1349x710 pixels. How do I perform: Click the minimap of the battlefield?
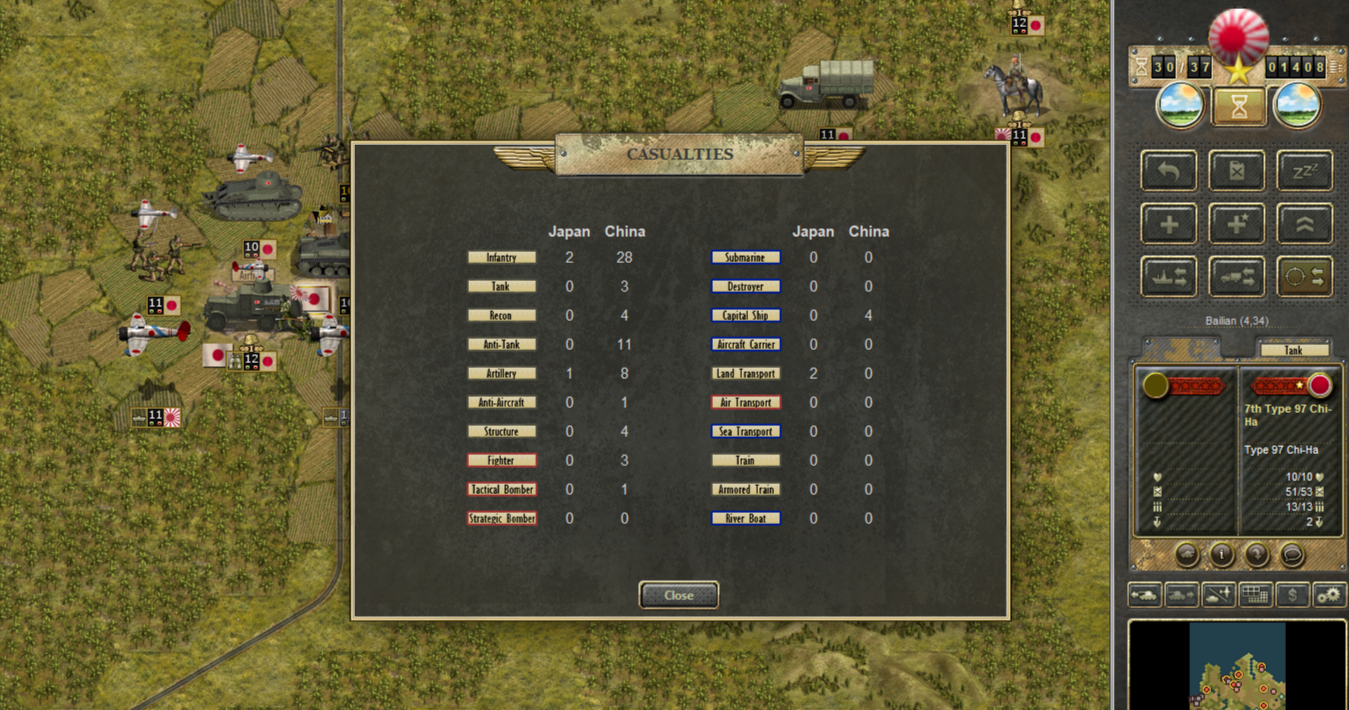click(1237, 666)
